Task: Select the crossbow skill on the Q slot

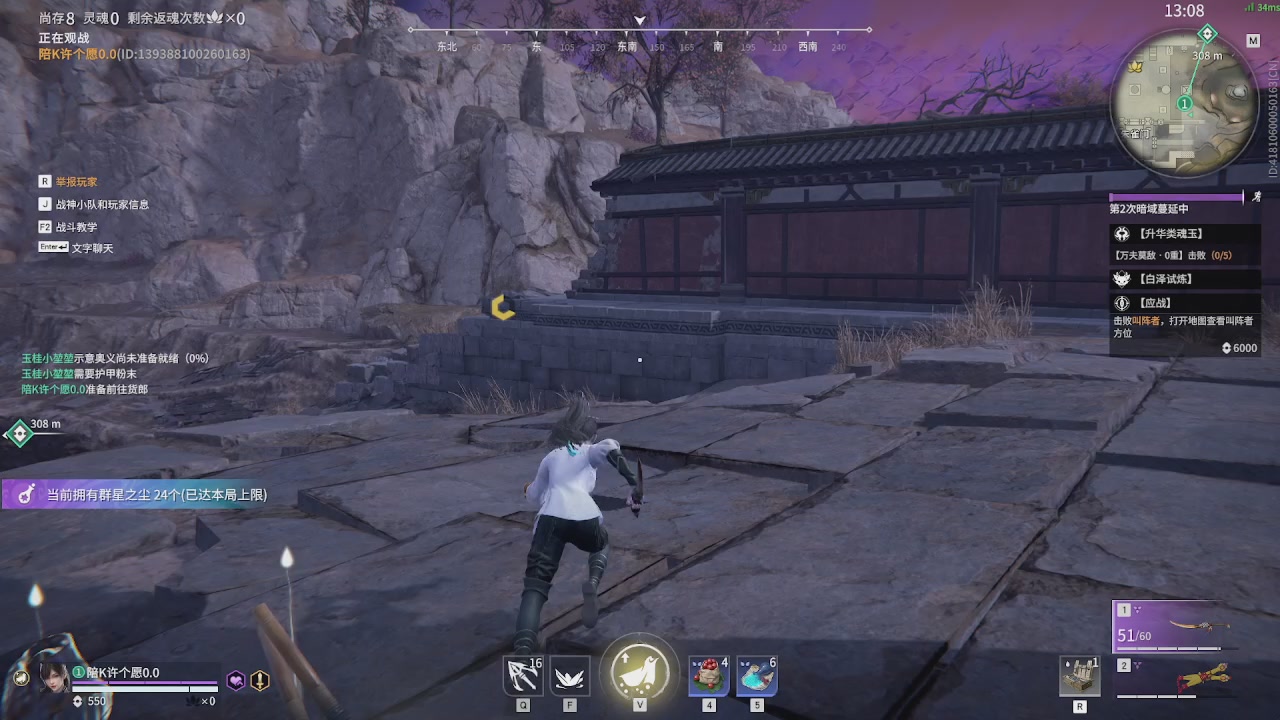Action: pyautogui.click(x=522, y=676)
